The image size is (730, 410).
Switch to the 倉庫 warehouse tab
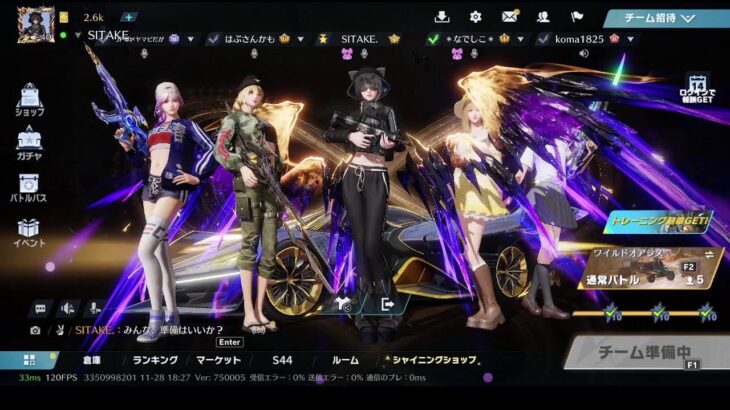point(91,360)
